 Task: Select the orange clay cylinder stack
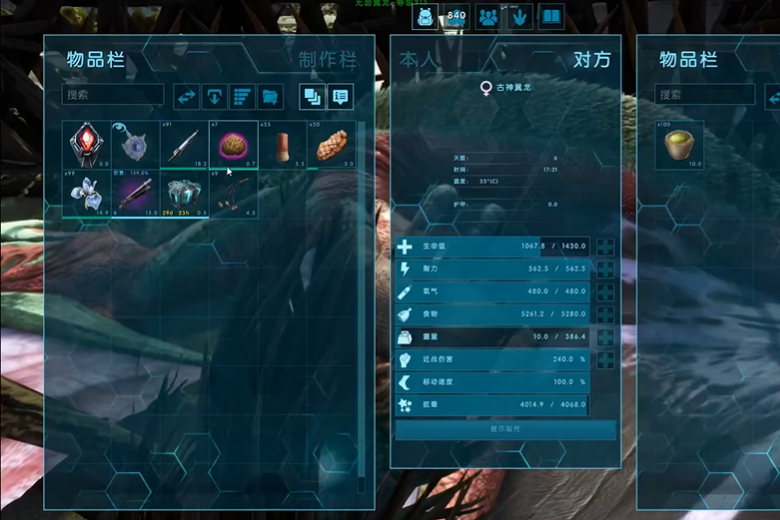tap(282, 145)
